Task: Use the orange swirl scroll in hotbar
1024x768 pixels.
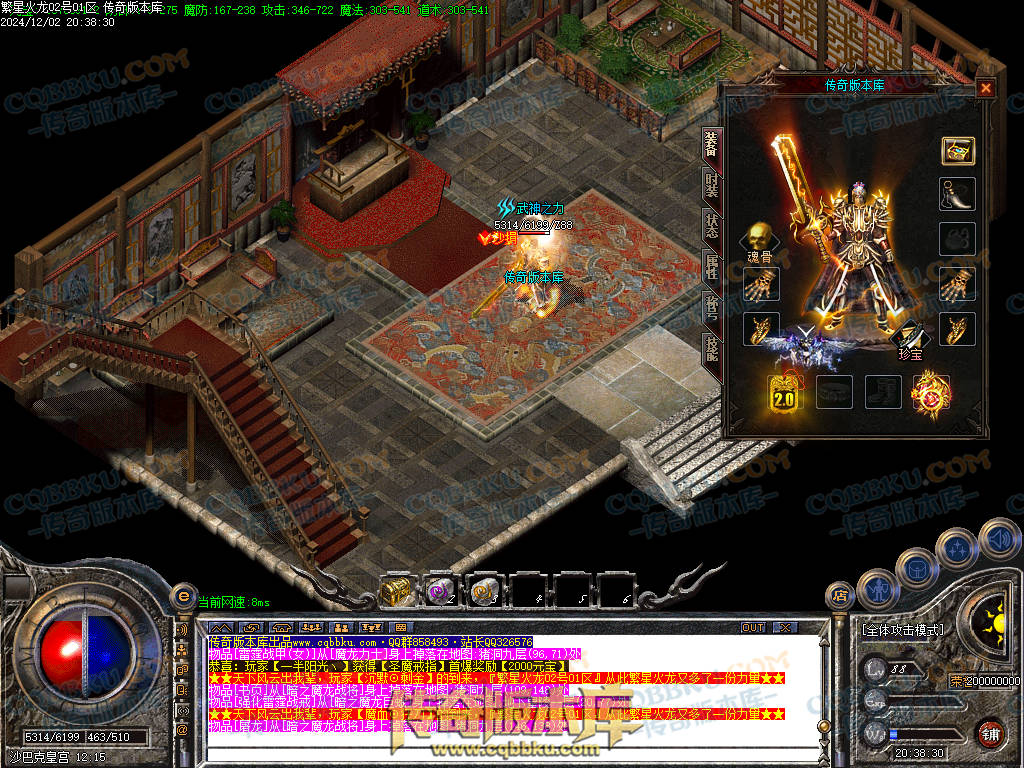Action: point(485,591)
